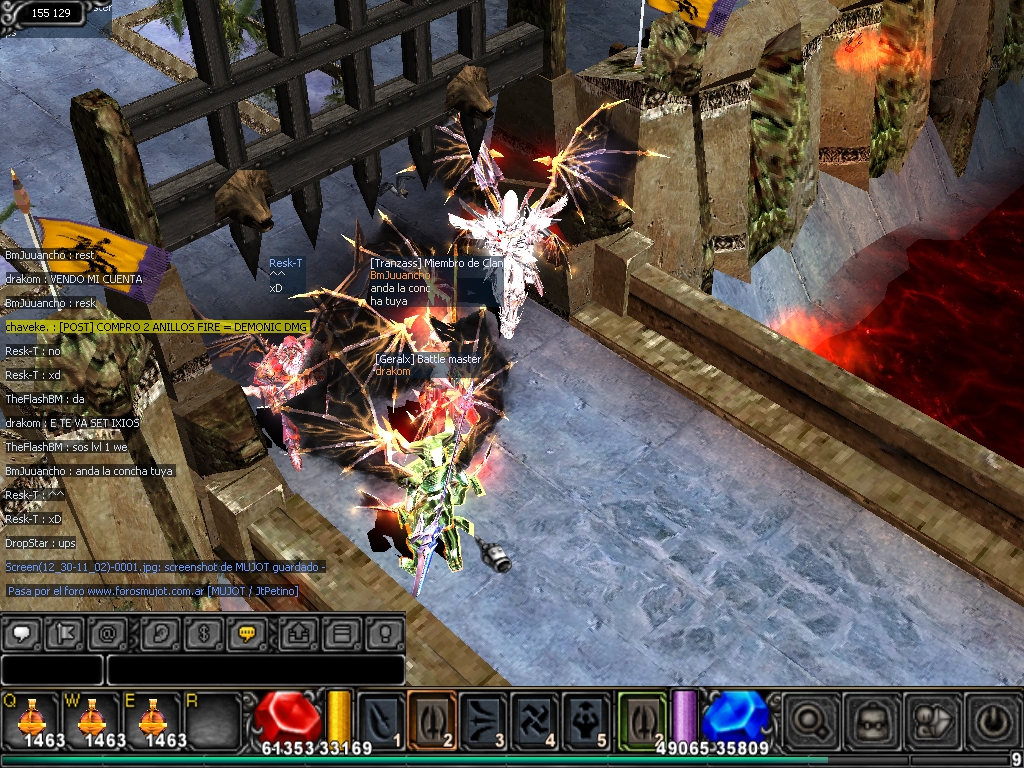Image resolution: width=1024 pixels, height=768 pixels.
Task: Activate the pinwheel skill in slot 4
Action: point(535,718)
